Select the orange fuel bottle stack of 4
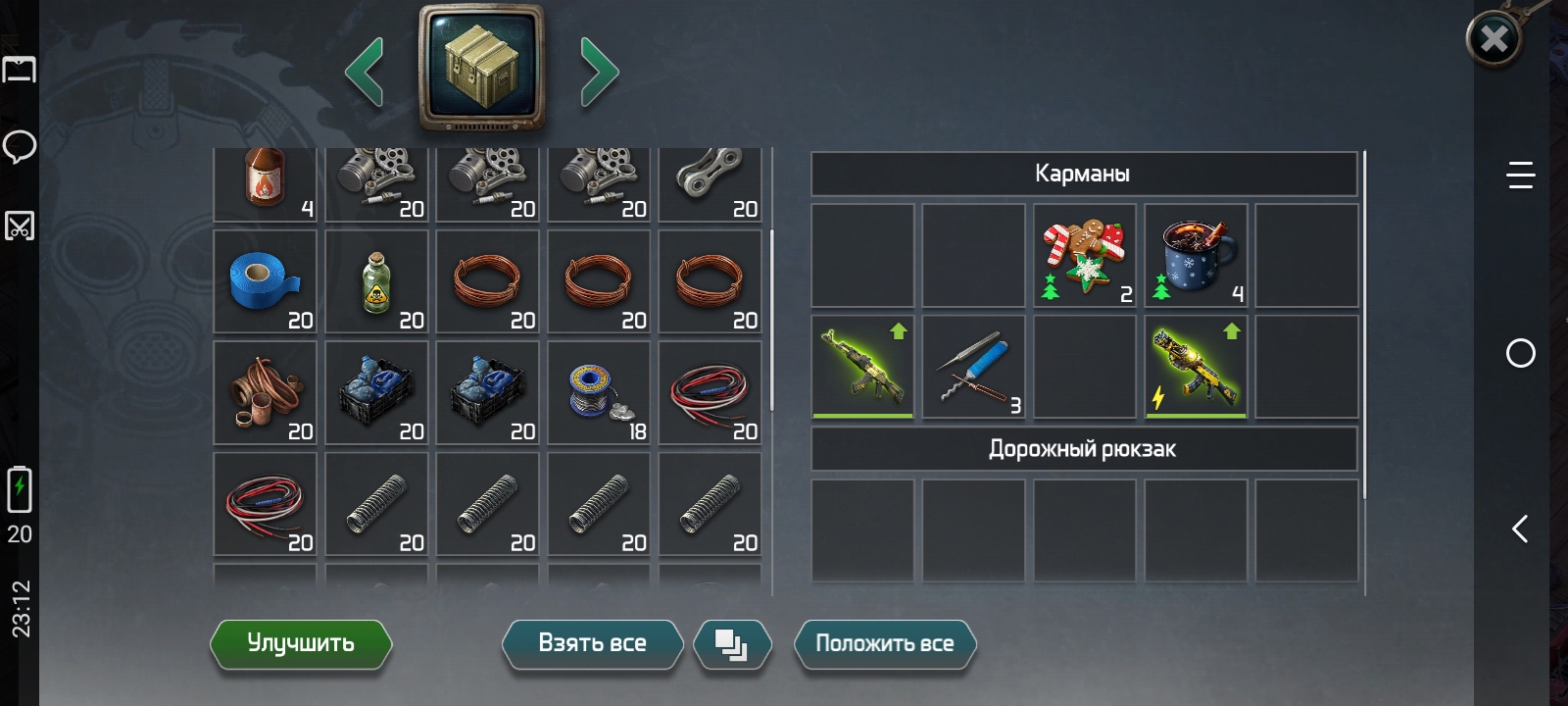Viewport: 1568px width, 706px height. click(x=265, y=180)
